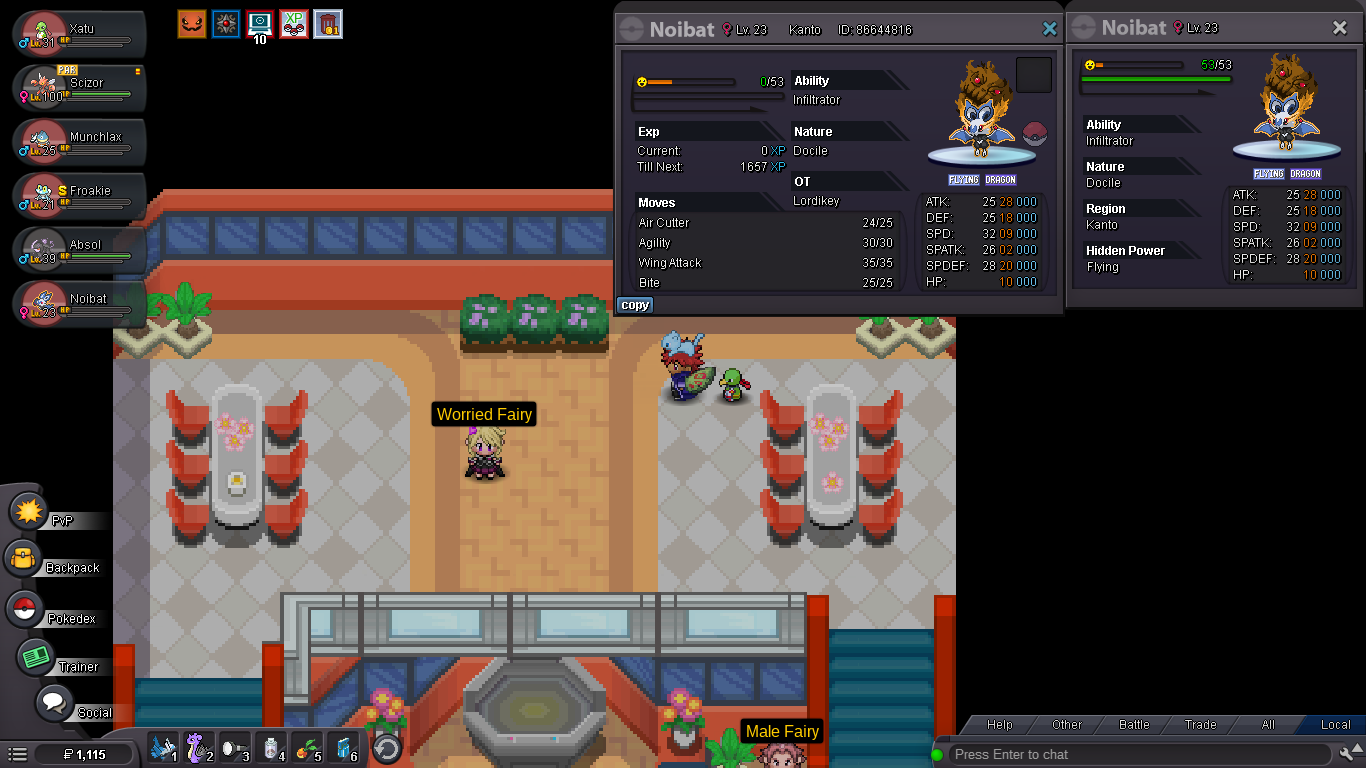Screen dimensions: 1366x768
Task: Use the berry item in hotbar slot 5
Action: tap(307, 748)
